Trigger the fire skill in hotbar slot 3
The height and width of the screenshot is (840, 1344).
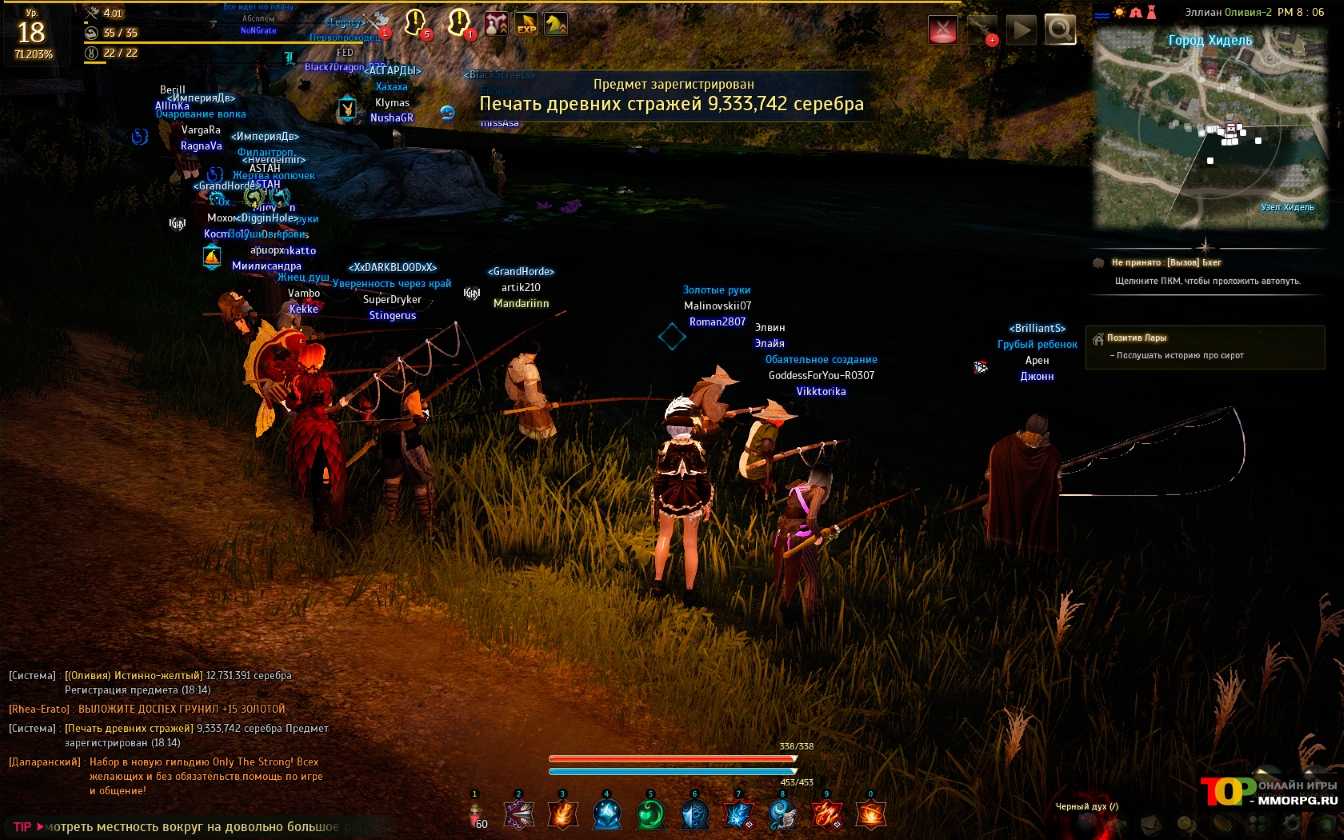(563, 815)
